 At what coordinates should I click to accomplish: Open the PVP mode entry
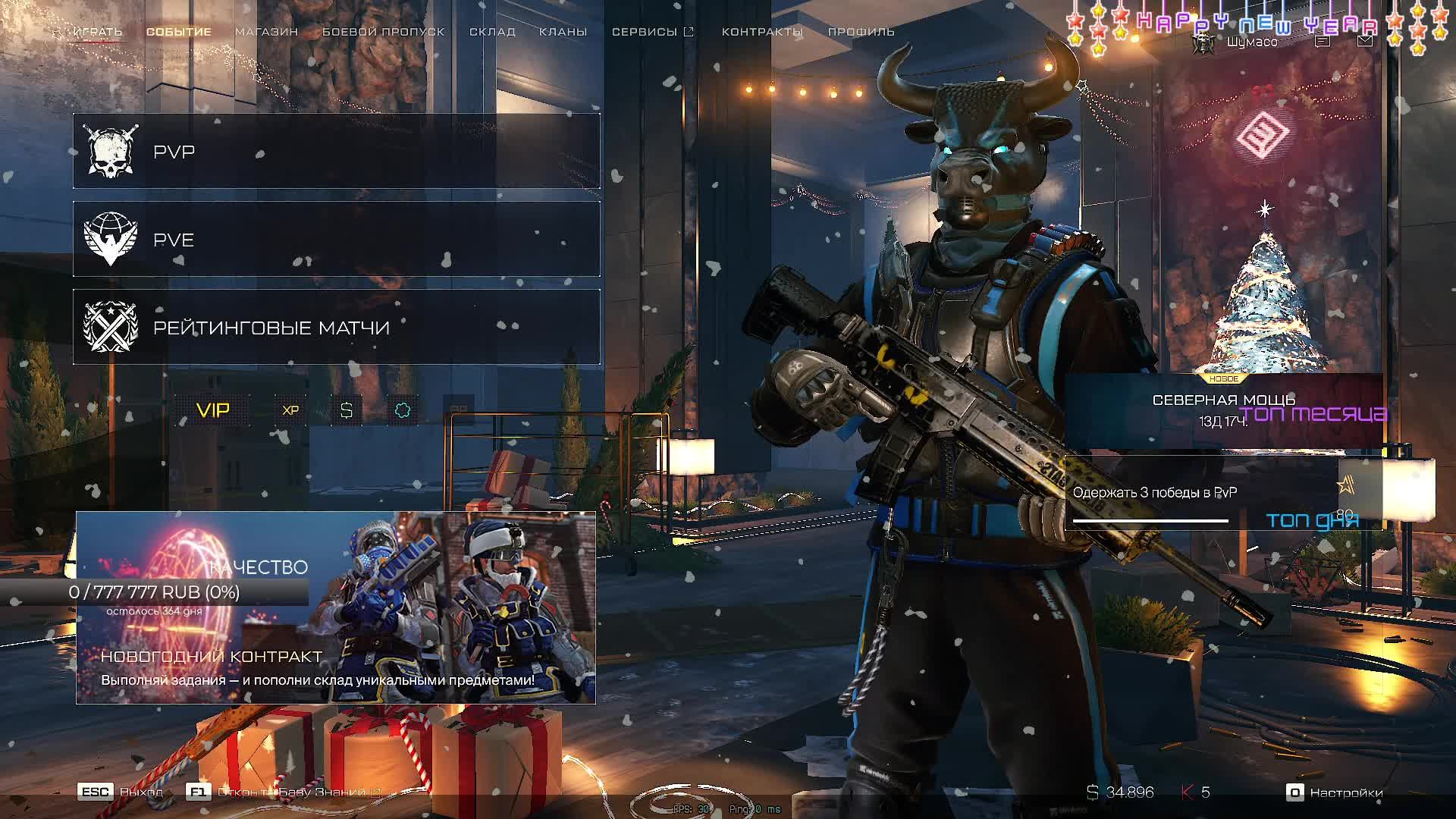336,152
